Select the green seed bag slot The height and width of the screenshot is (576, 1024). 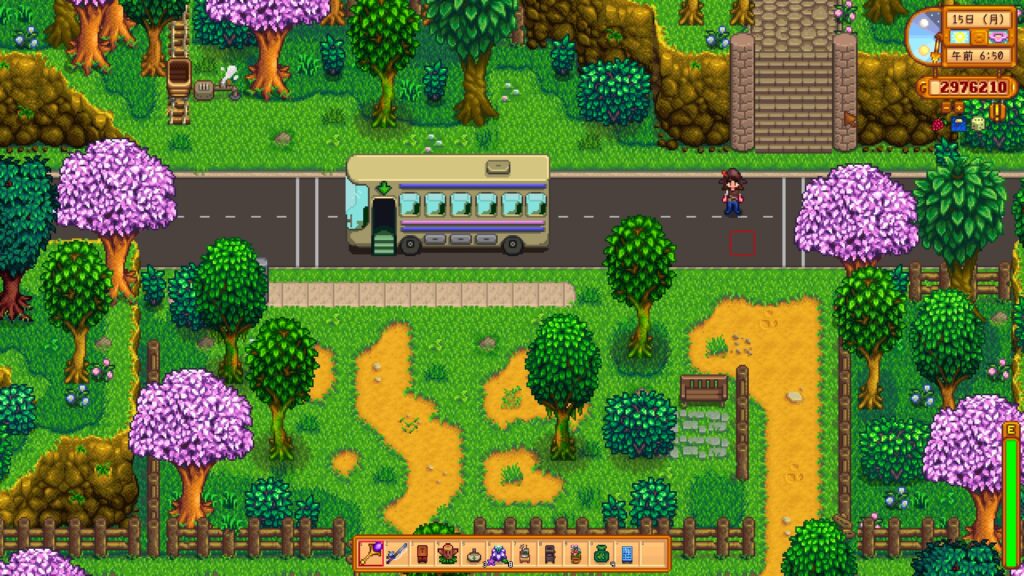(x=601, y=553)
